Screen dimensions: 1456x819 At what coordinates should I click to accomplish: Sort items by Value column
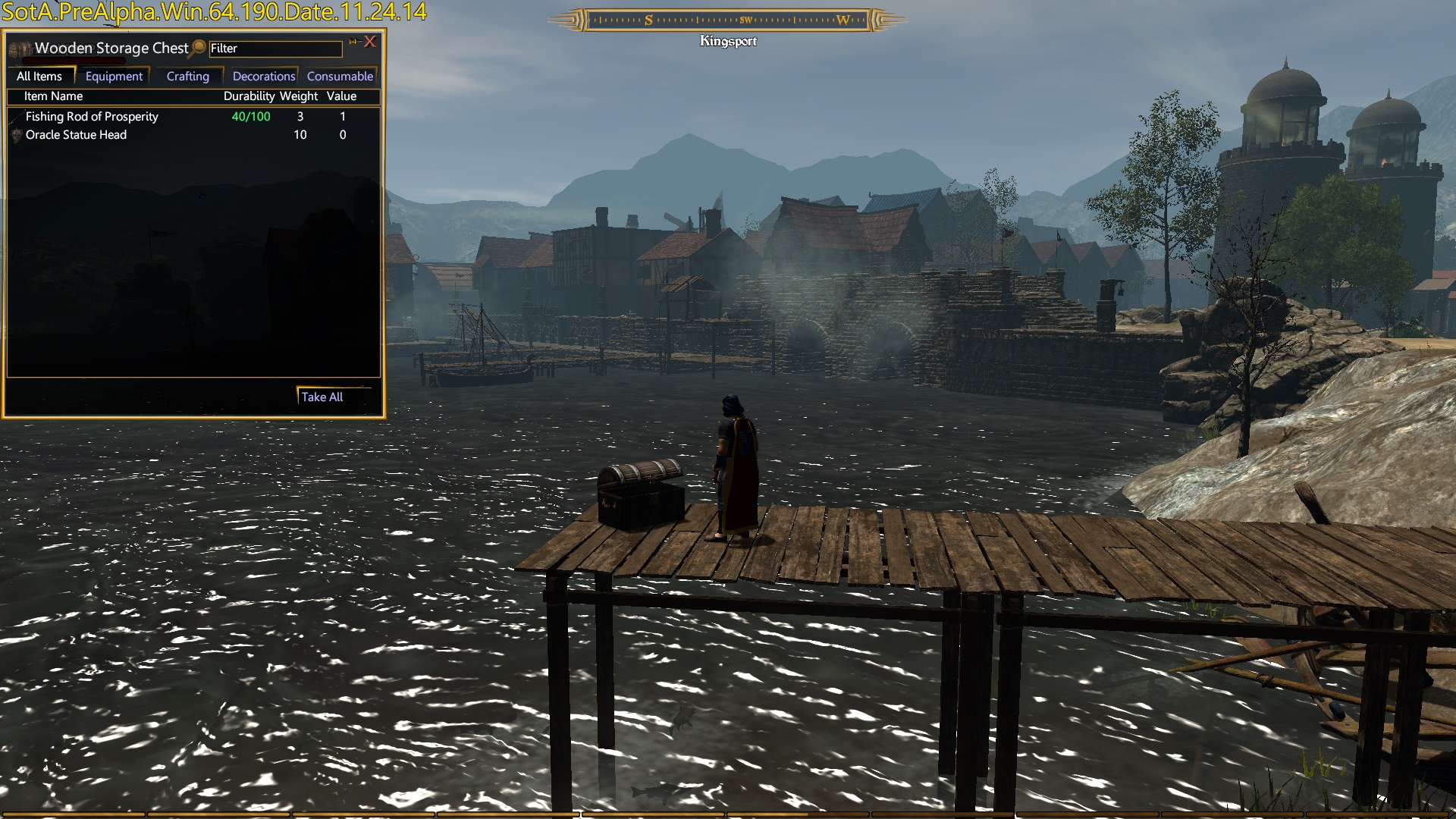341,96
